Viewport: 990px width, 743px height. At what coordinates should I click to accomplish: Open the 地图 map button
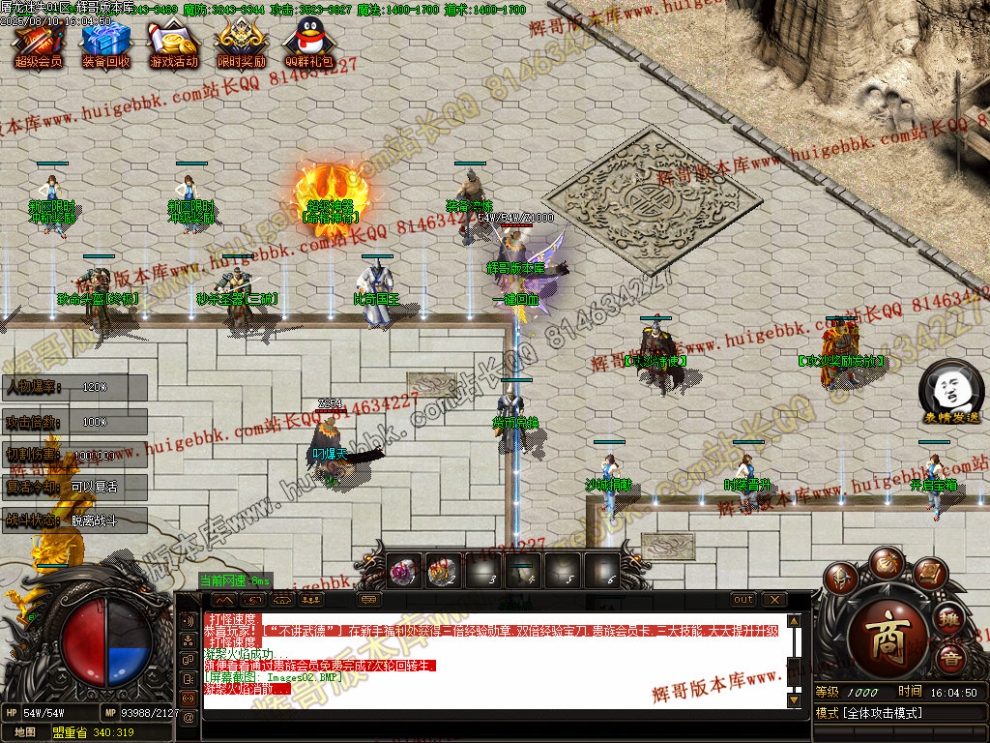coord(25,732)
